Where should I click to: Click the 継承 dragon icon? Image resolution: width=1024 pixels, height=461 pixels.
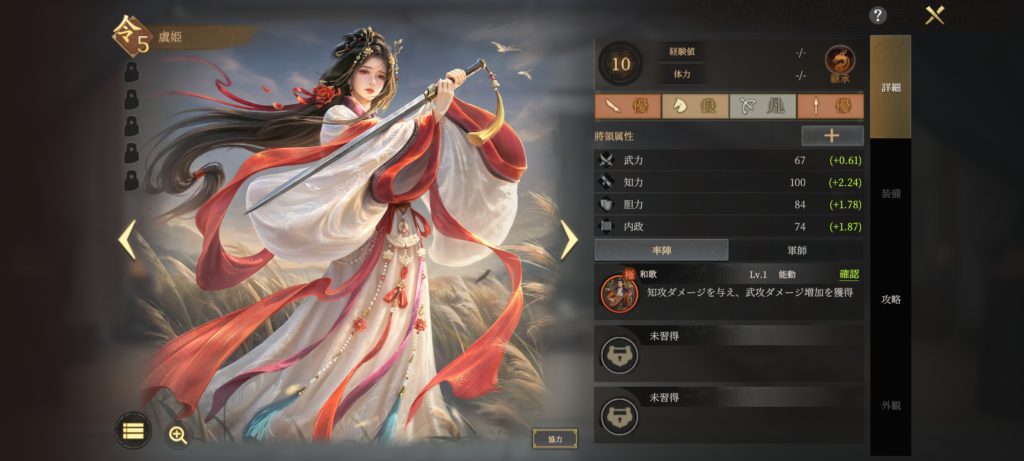click(x=840, y=64)
